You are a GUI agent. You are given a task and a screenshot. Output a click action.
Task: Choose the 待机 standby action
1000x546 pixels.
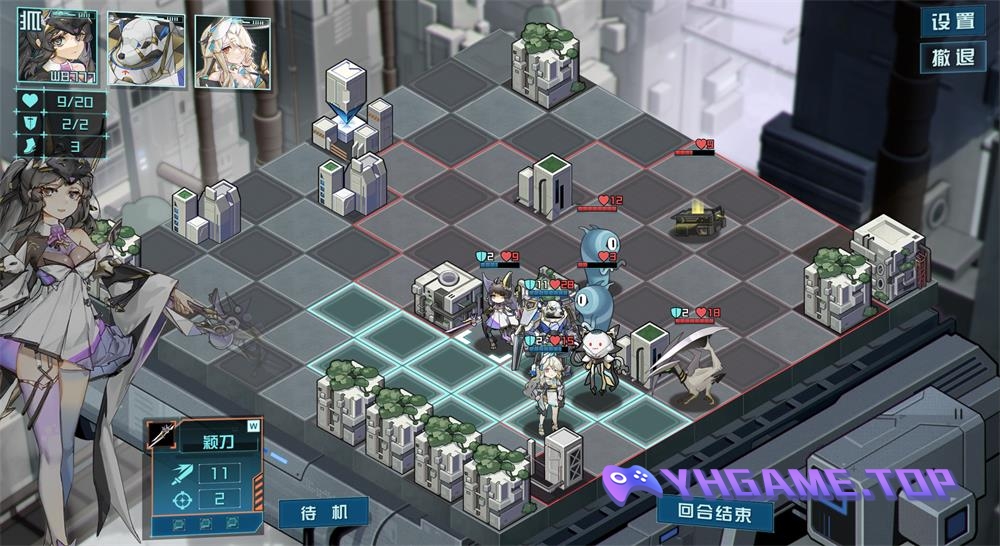click(x=323, y=514)
